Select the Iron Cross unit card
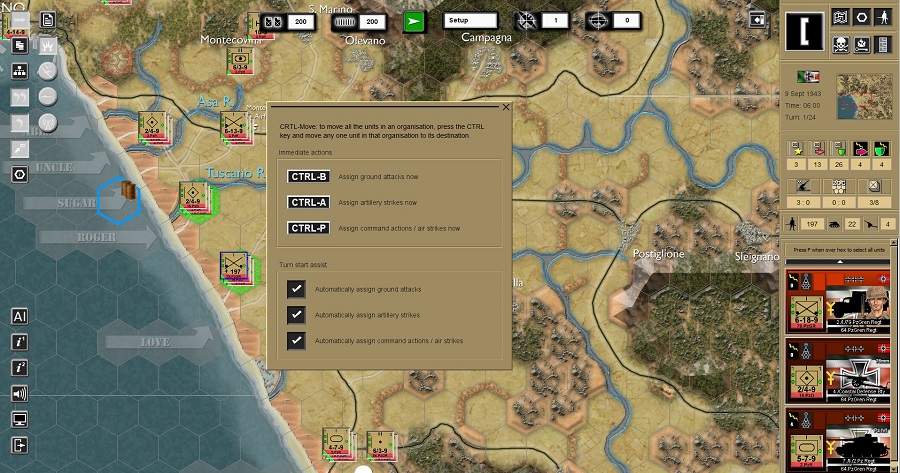The height and width of the screenshot is (473, 900). [x=838, y=369]
